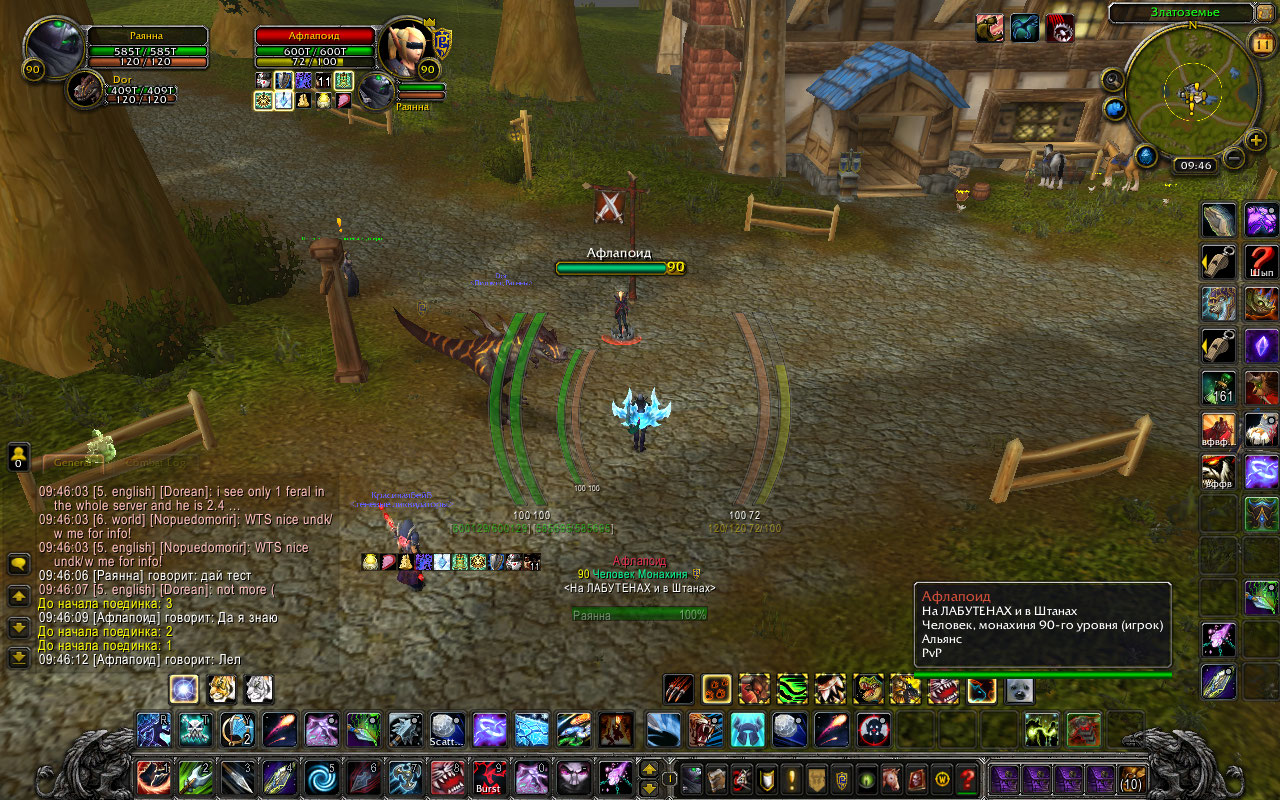
Task: Click the yellow exclamation quest log button
Action: 792,778
